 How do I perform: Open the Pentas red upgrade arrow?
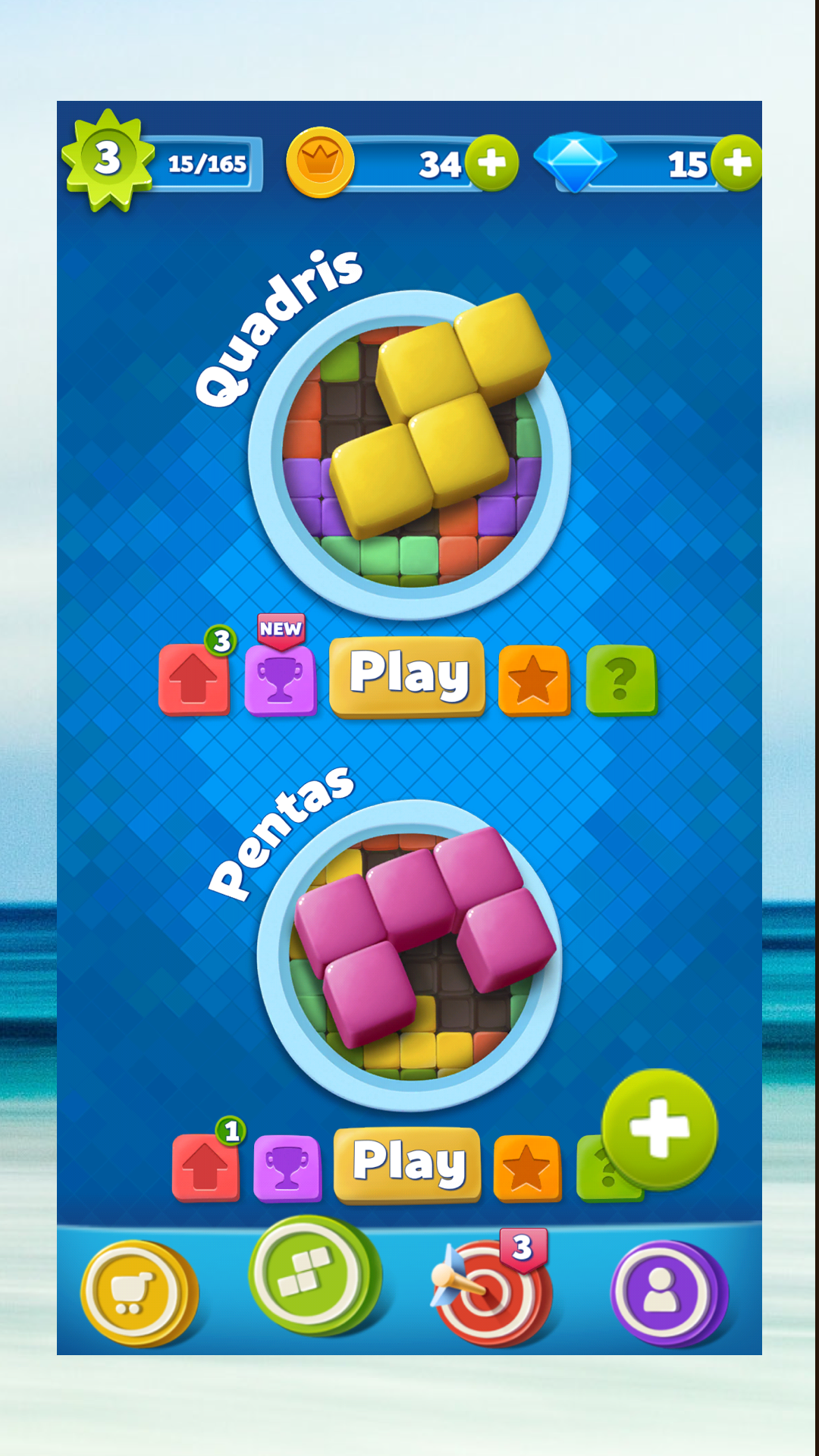(206, 1168)
